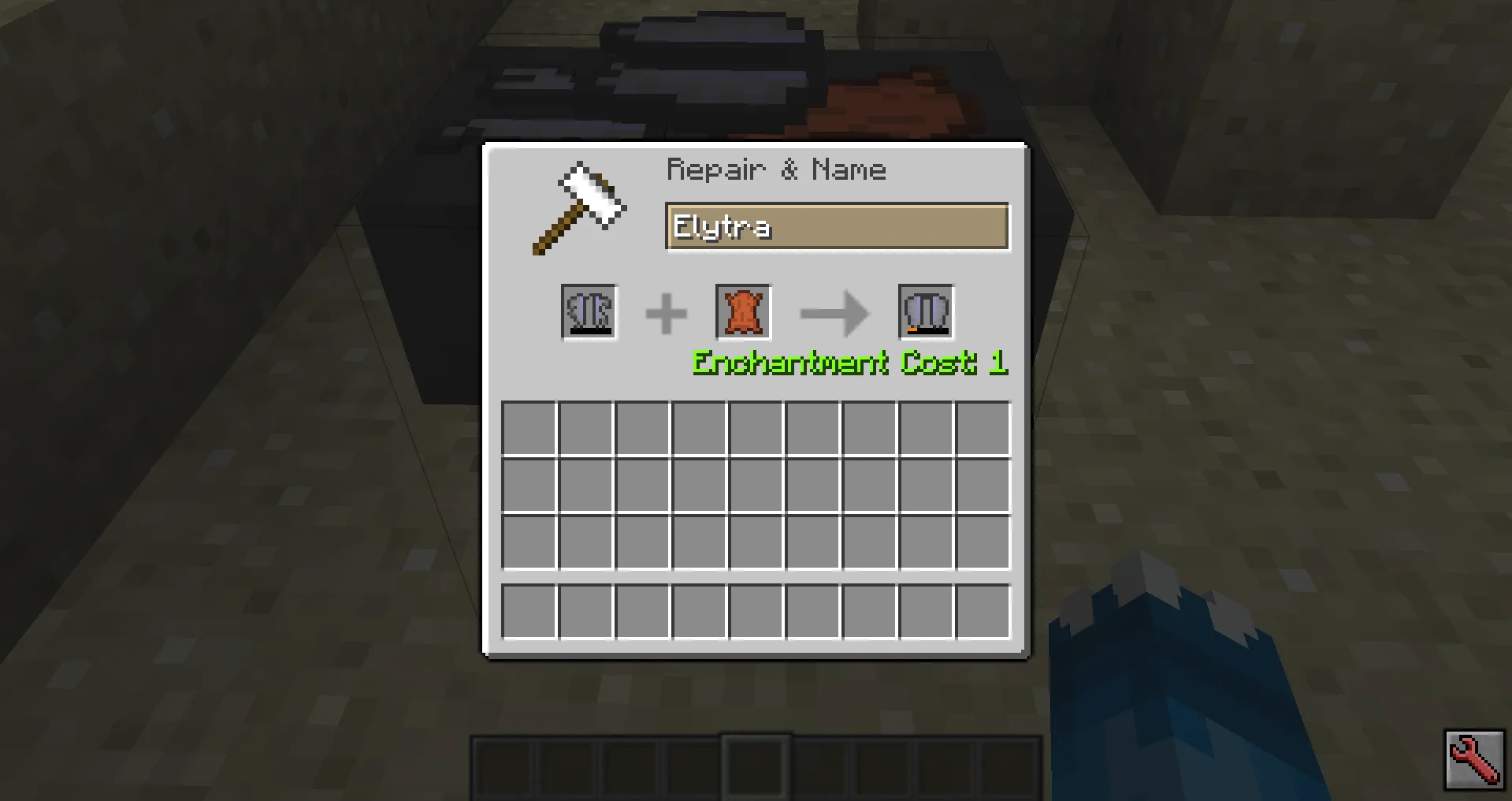Click the Repair & Name title
This screenshot has width=1512, height=801.
pos(776,169)
